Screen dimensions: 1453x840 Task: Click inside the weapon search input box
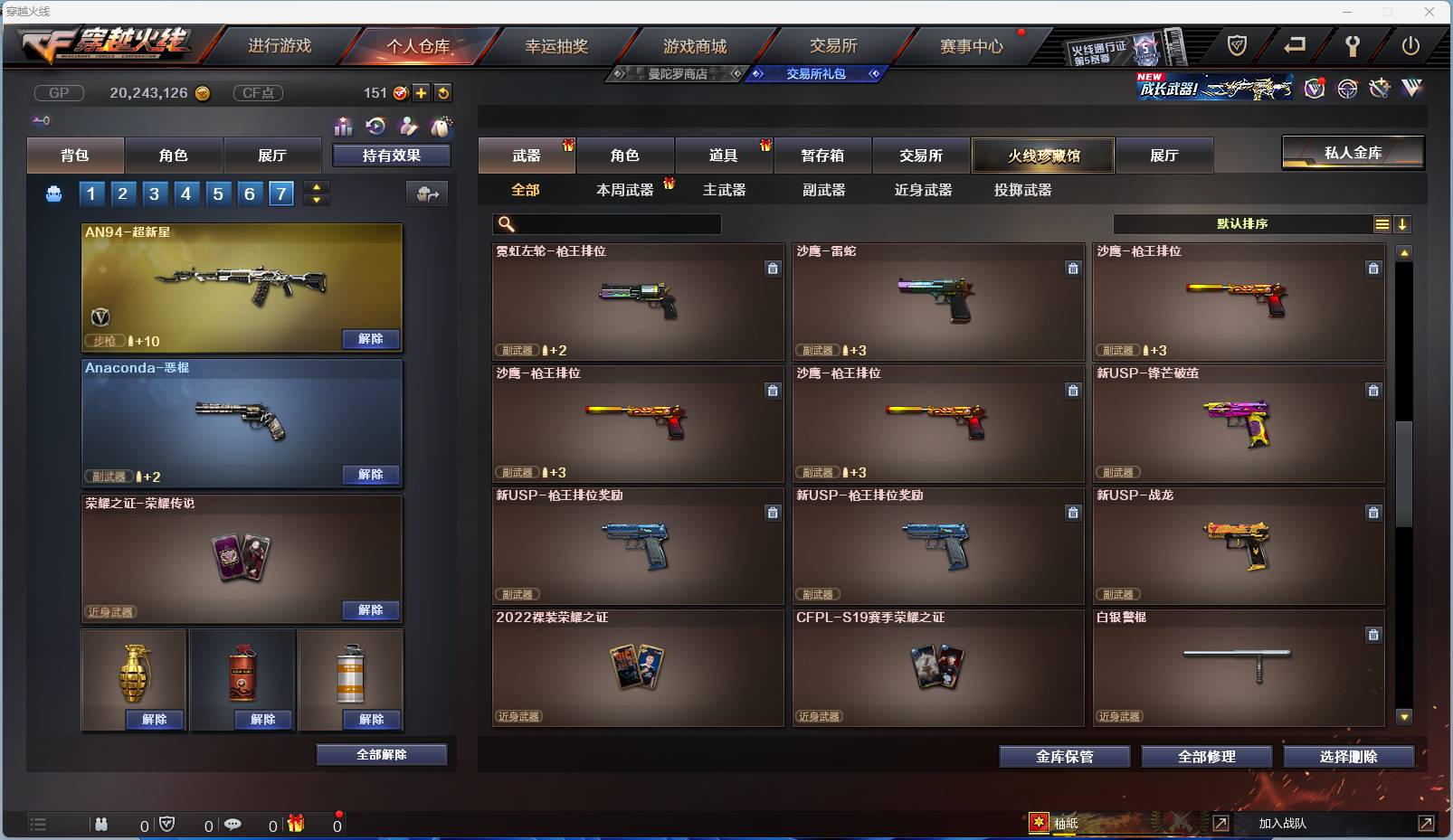click(x=606, y=223)
